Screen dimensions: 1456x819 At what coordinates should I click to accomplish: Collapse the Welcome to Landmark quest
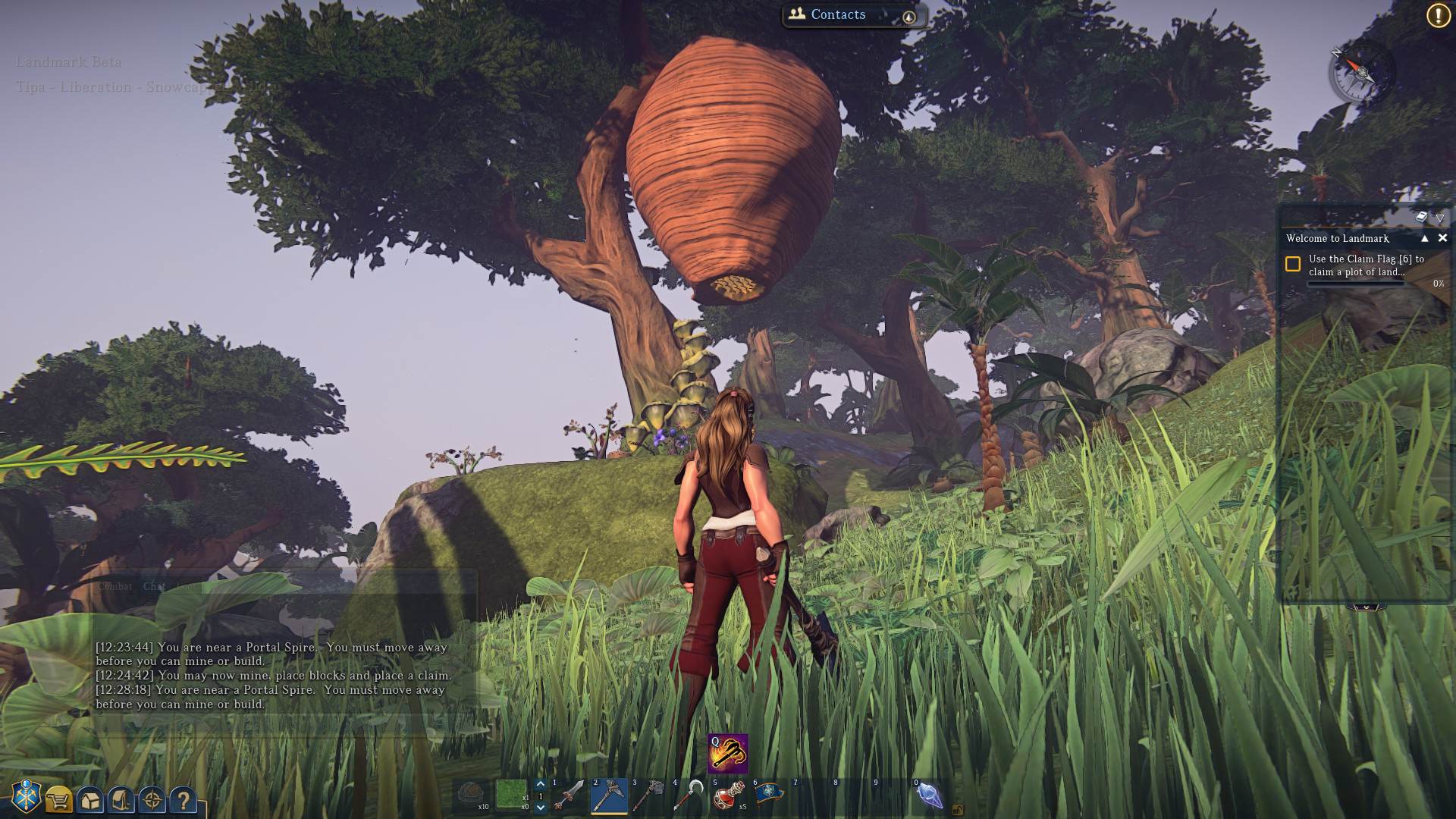coord(1424,238)
